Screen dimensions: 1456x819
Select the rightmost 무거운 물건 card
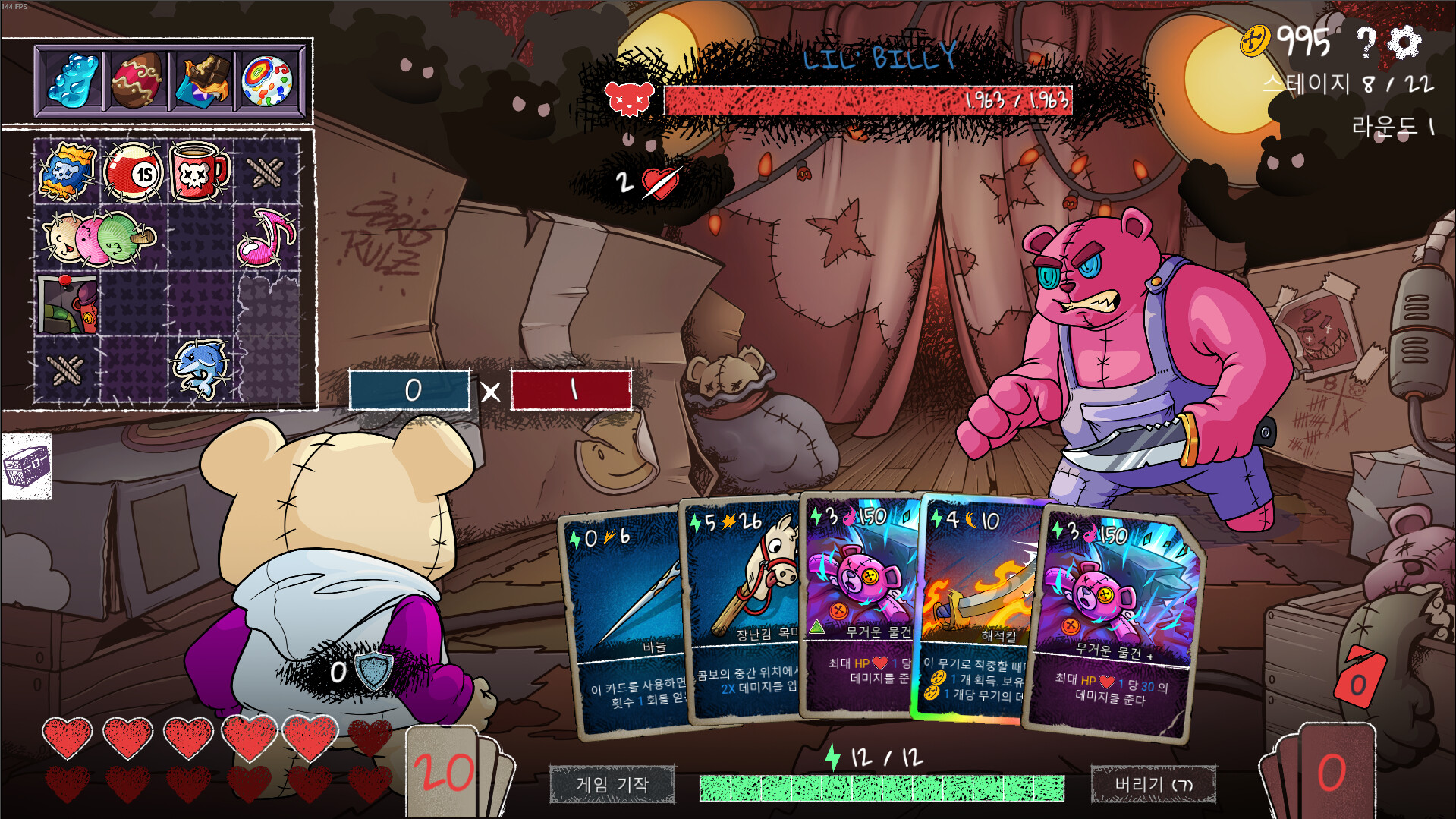[1115, 622]
